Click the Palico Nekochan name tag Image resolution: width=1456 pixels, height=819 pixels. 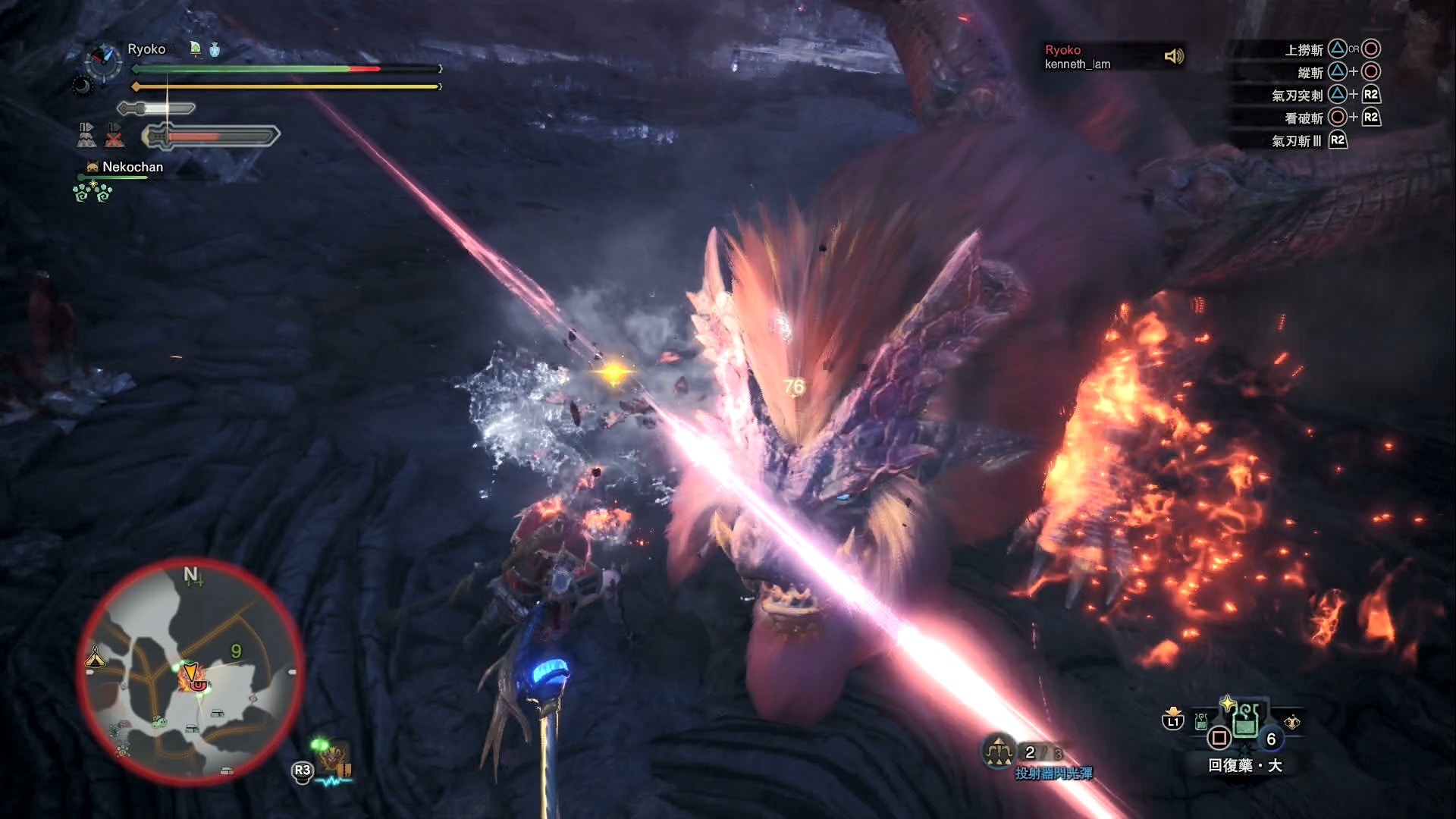(x=132, y=167)
